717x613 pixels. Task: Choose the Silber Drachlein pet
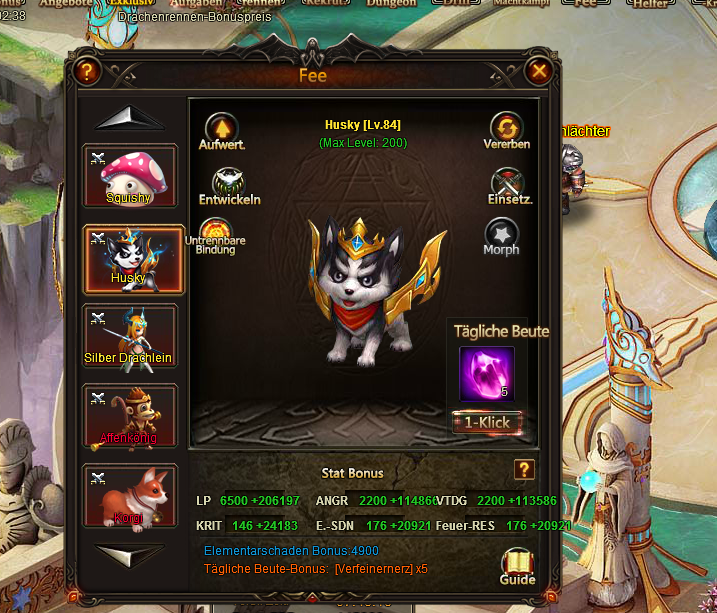(x=130, y=336)
